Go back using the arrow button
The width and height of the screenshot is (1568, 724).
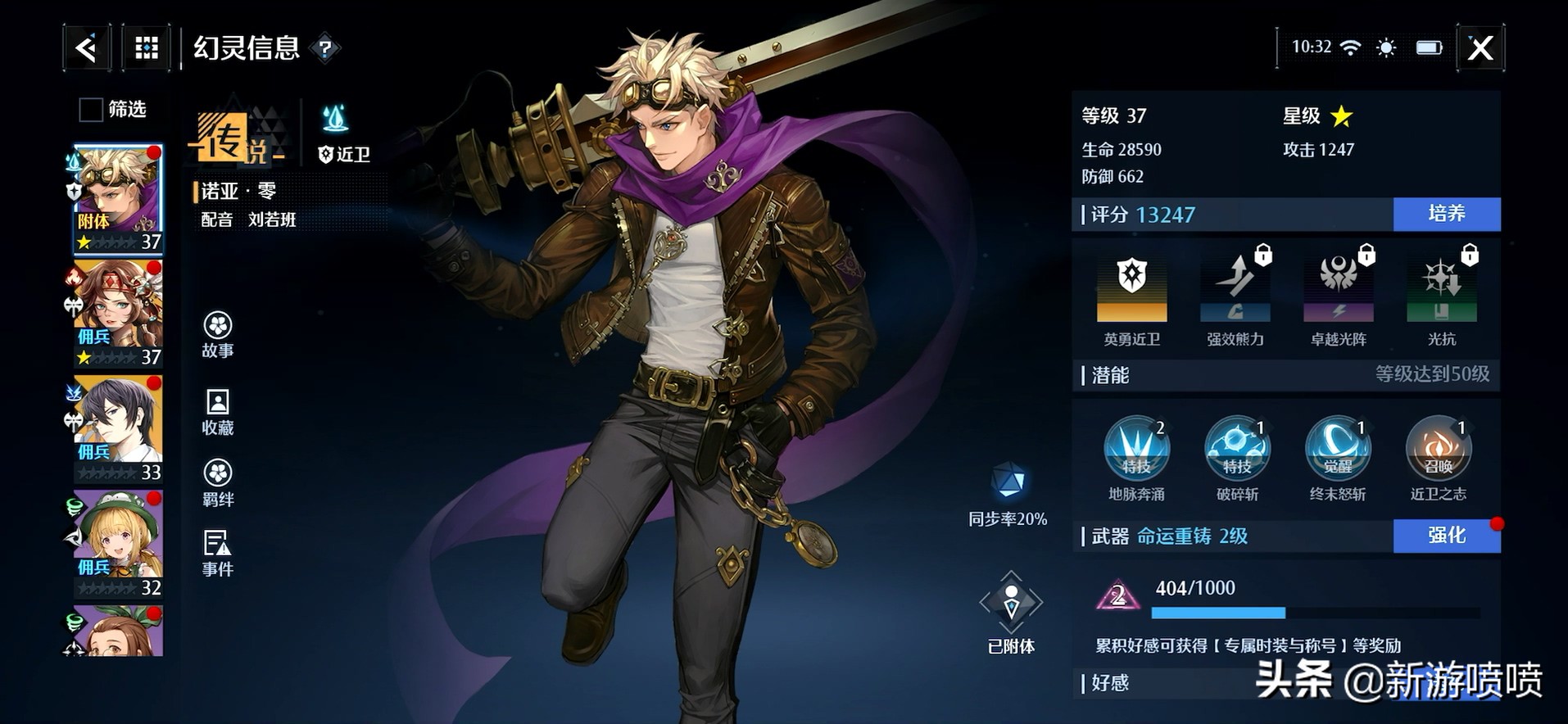coord(86,48)
